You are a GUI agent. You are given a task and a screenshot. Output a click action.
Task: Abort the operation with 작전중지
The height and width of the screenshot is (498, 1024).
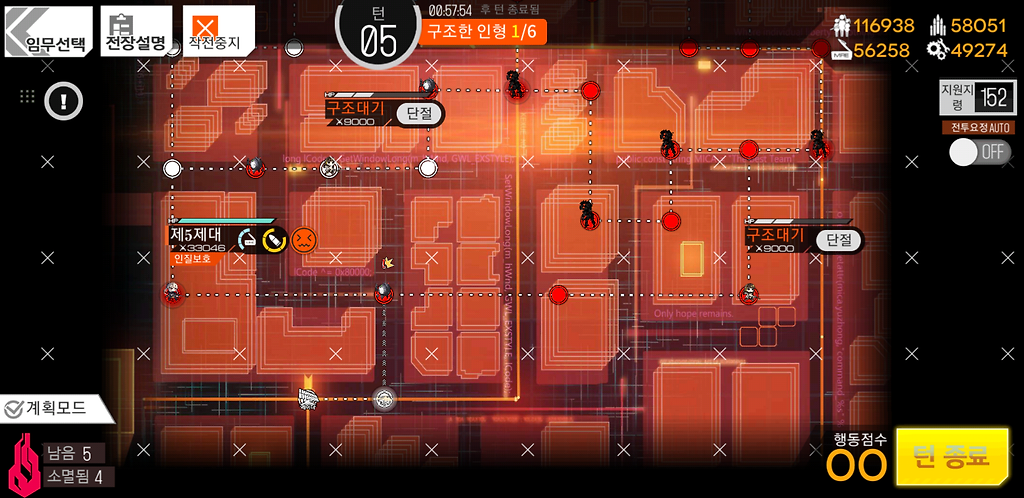coord(217,32)
